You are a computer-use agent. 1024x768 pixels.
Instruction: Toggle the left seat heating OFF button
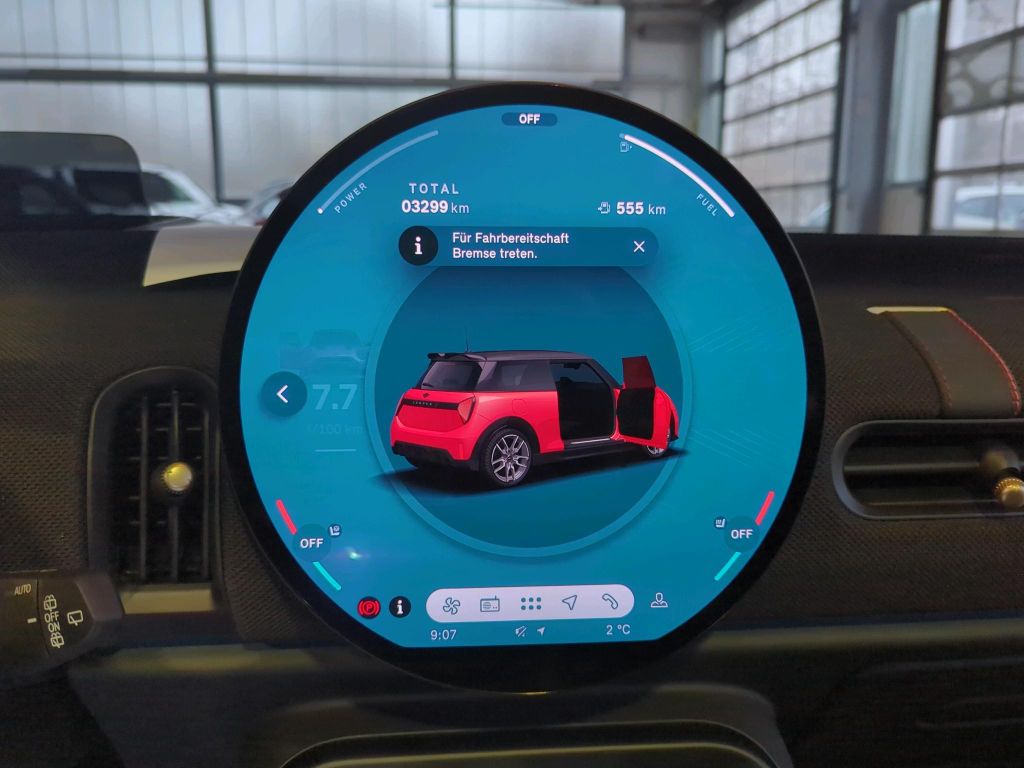(x=312, y=542)
